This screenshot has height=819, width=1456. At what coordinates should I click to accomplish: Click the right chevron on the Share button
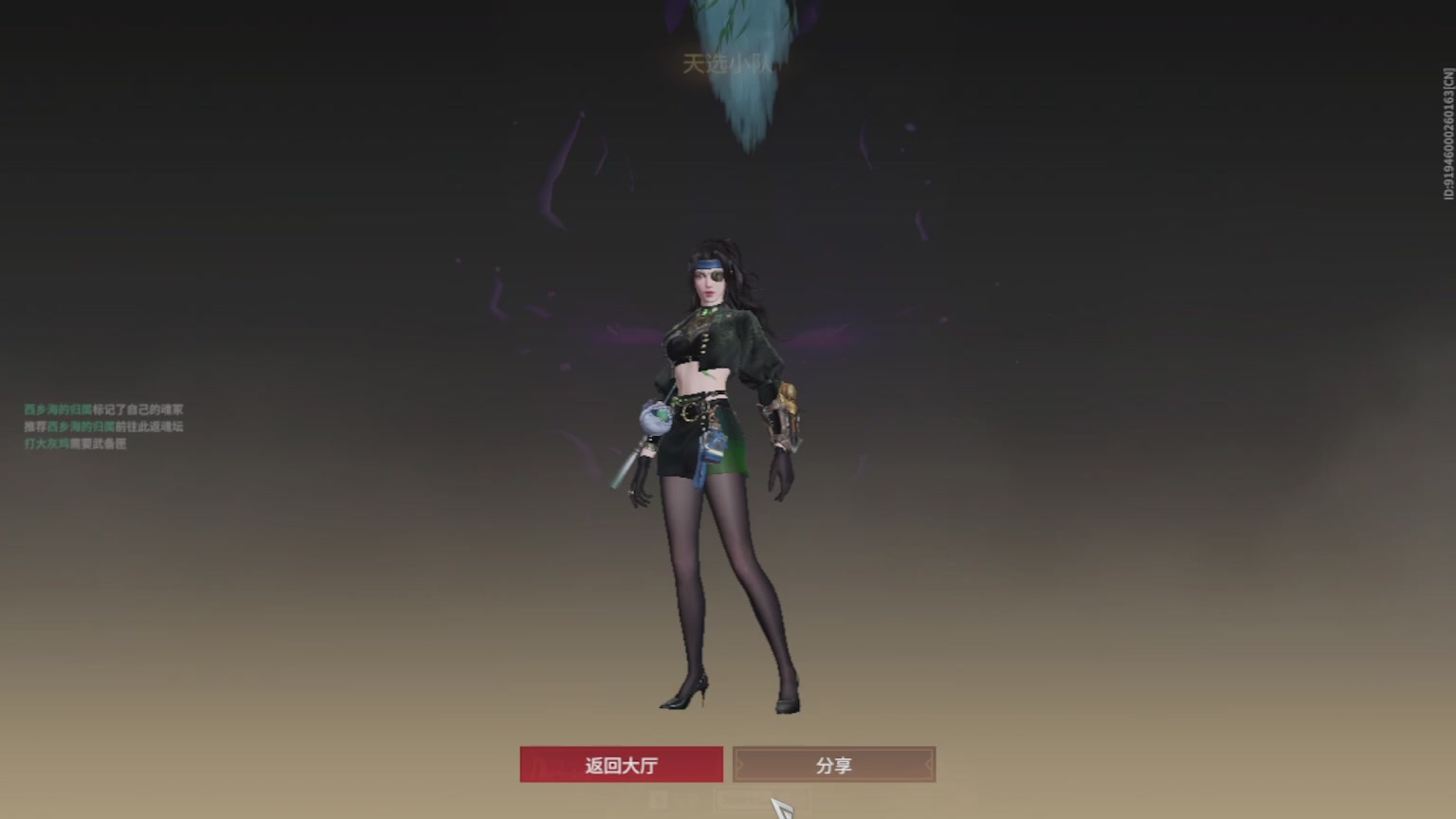(924, 764)
